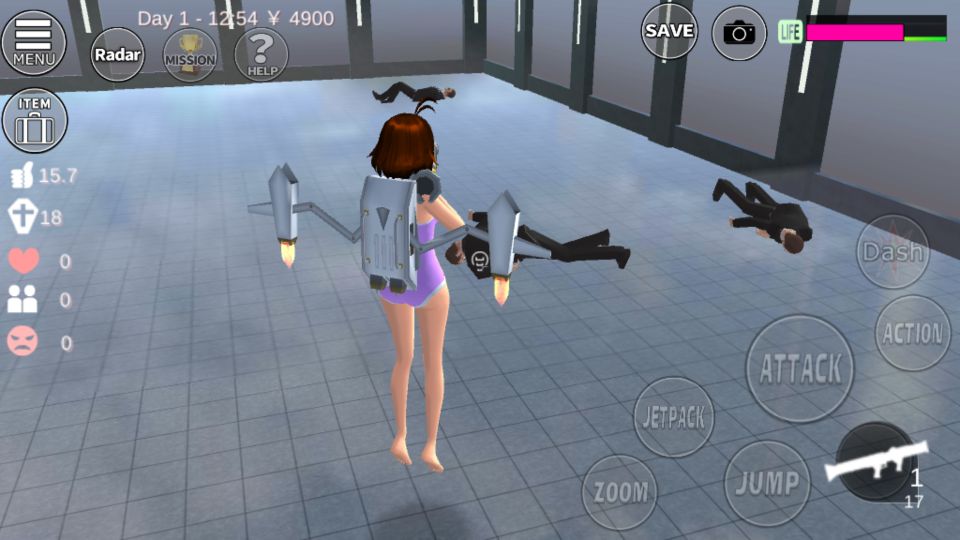Tap the ACTION button
This screenshot has height=540, width=960.
[912, 333]
